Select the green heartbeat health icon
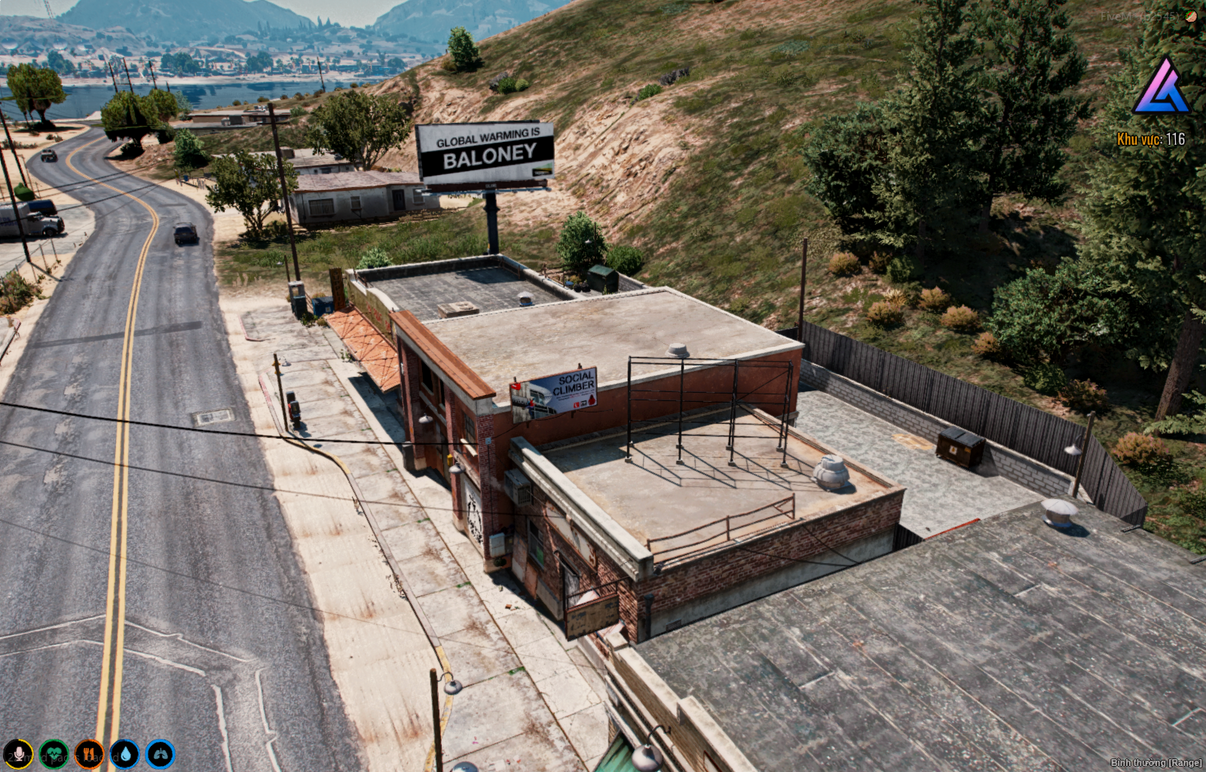 tap(54, 753)
